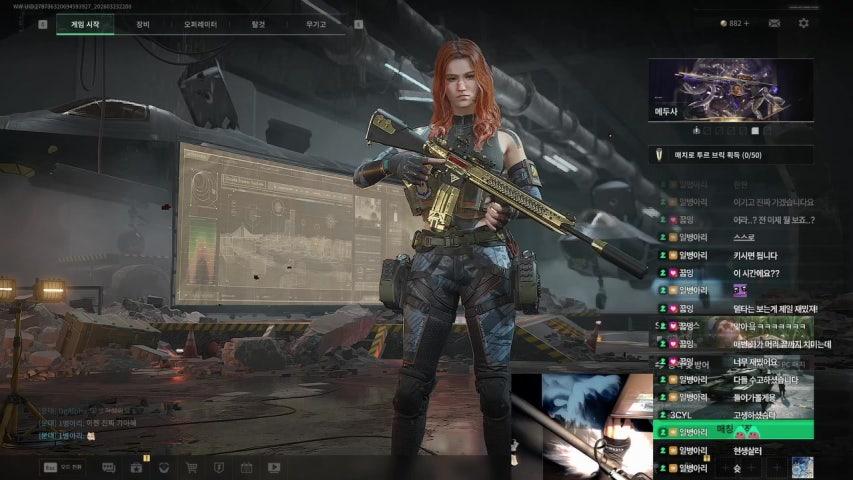Show the 무기고 tab
Image resolution: width=853 pixels, height=480 pixels.
pos(316,25)
